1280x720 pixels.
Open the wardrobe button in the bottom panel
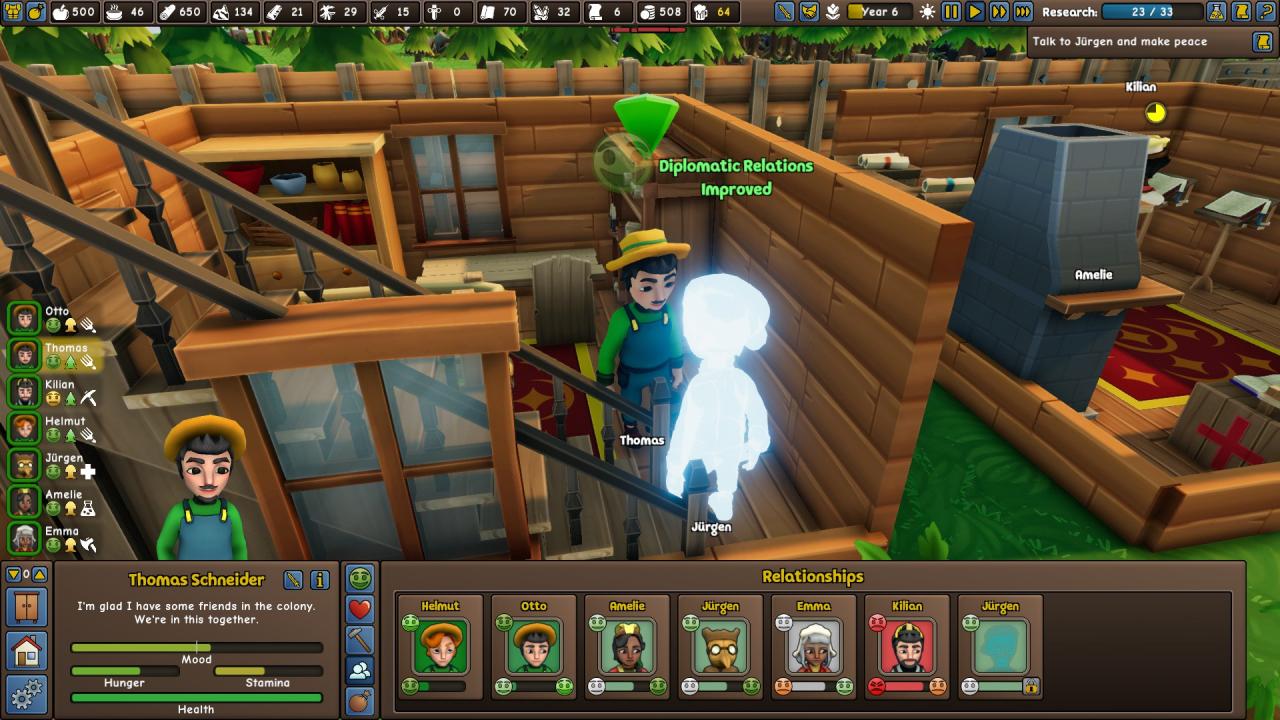(26, 607)
